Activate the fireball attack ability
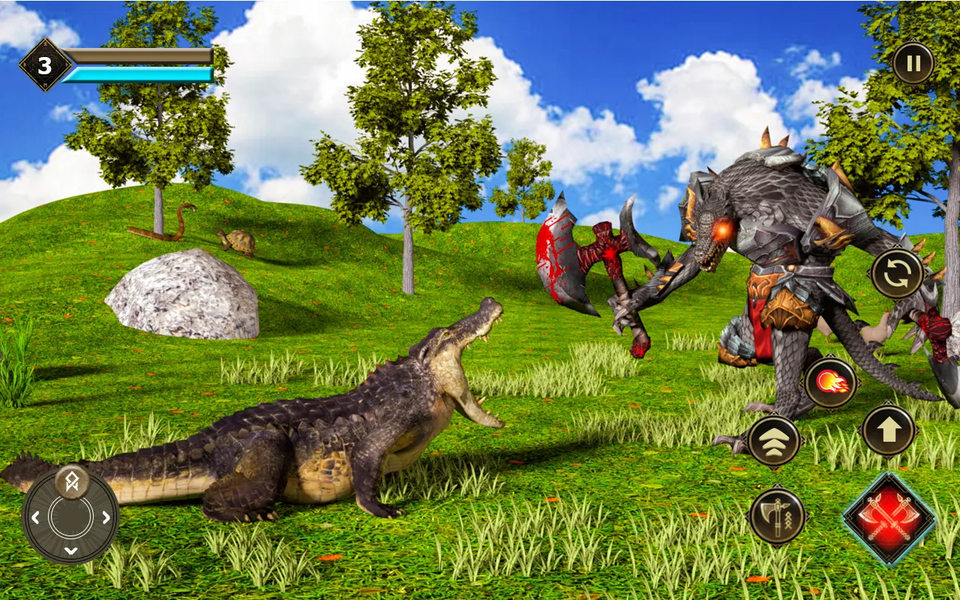This screenshot has height=600, width=960. [x=830, y=382]
